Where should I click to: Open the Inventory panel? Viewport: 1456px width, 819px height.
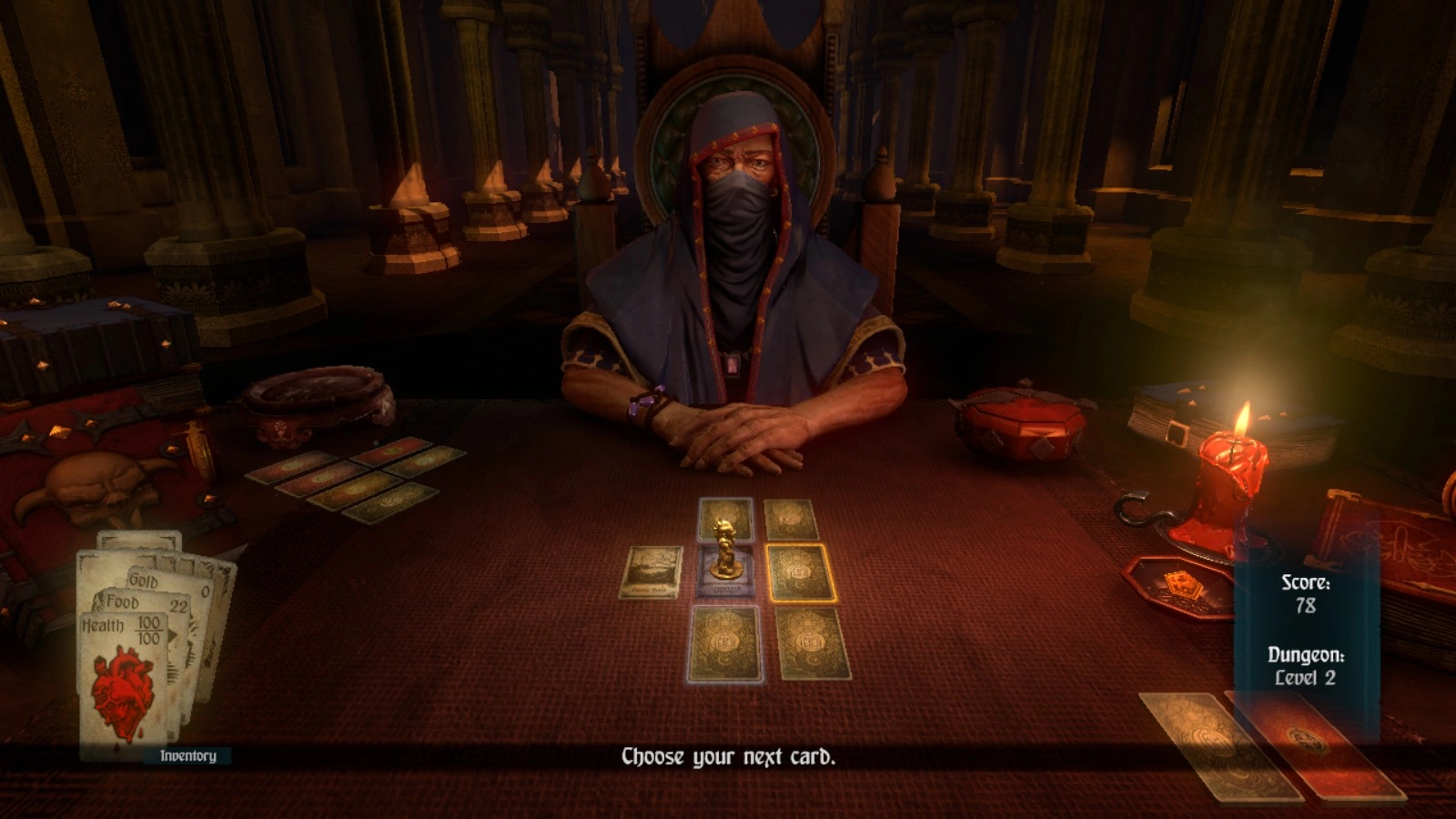187,755
